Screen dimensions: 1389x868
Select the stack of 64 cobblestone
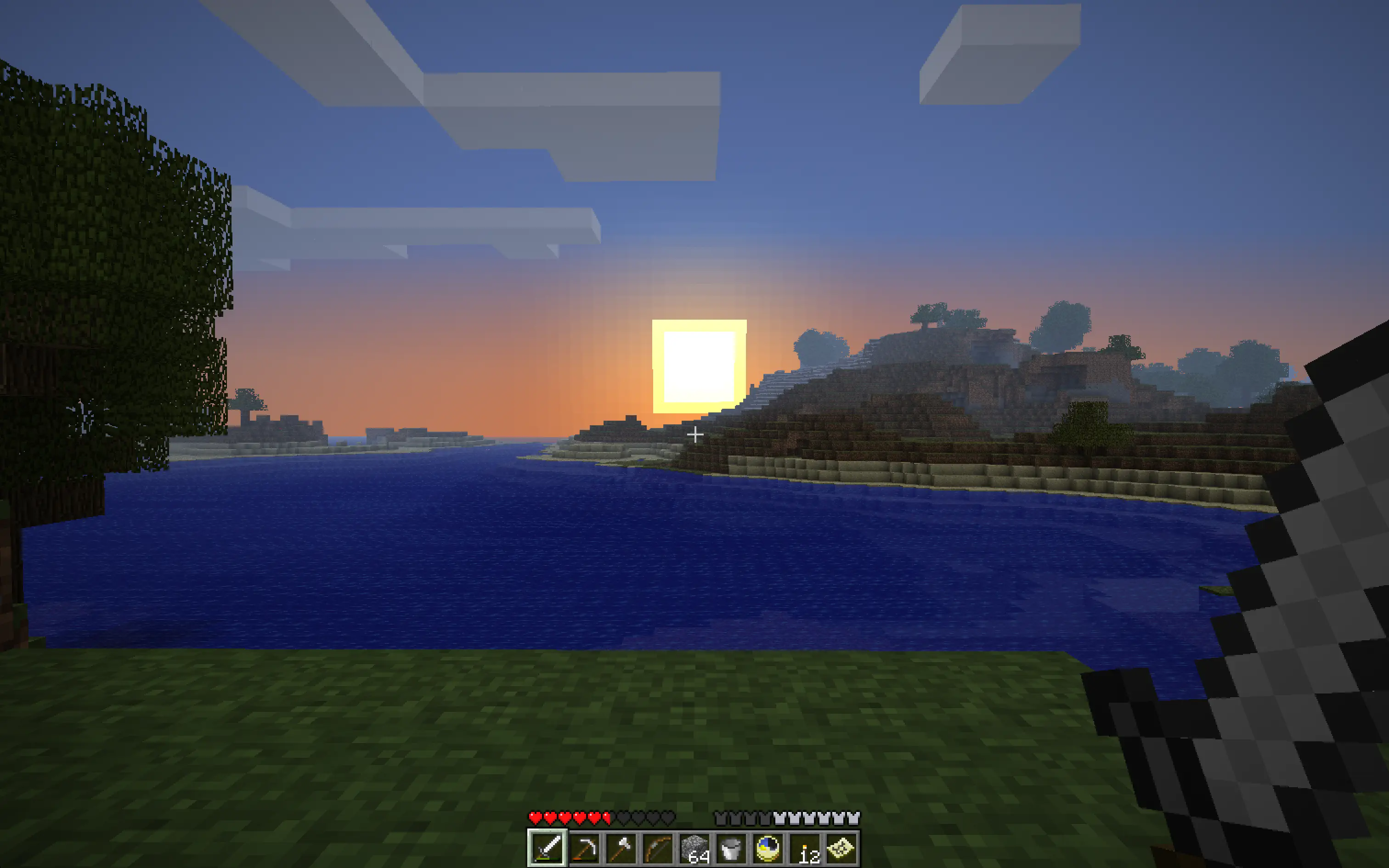[x=695, y=849]
